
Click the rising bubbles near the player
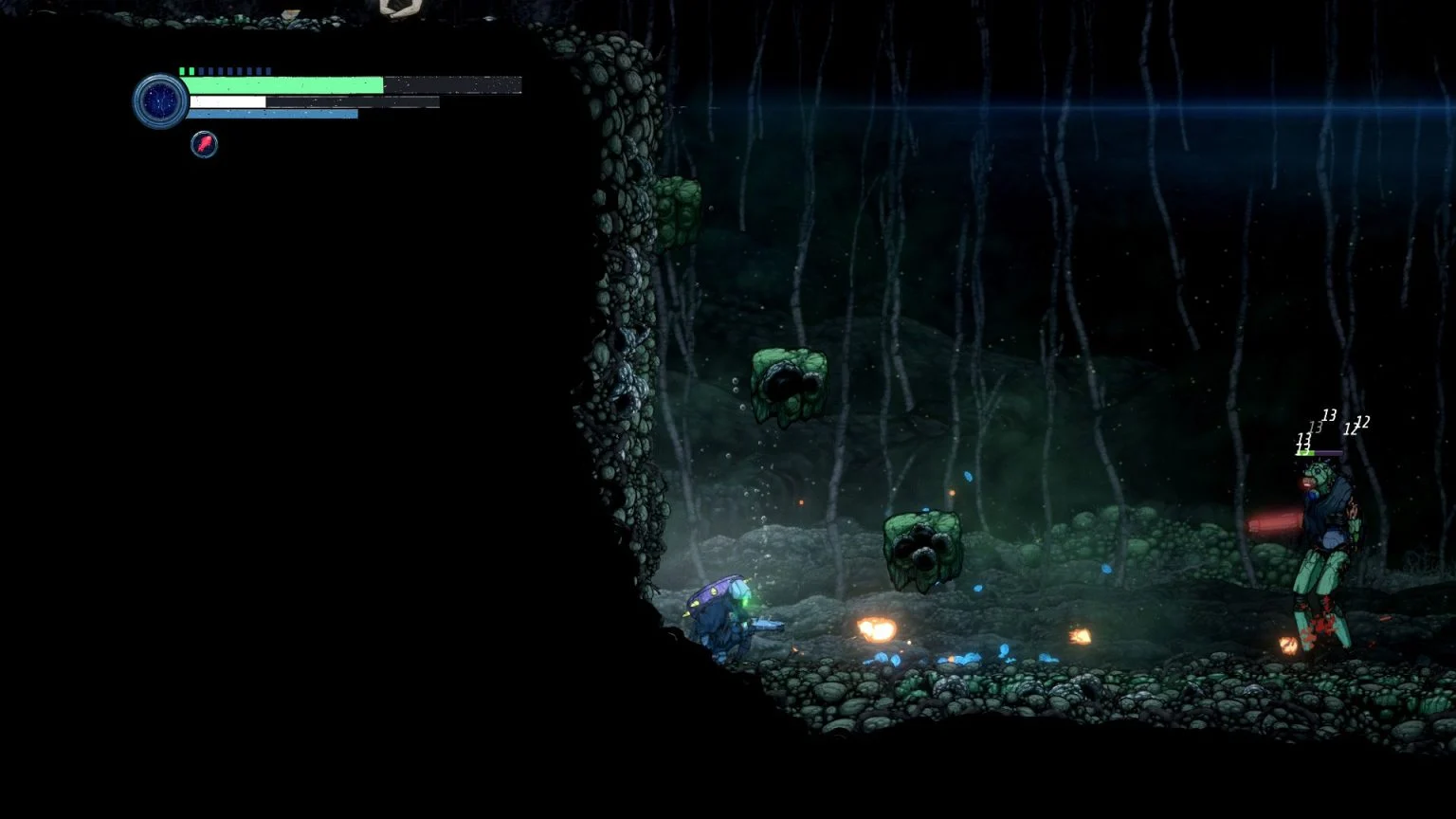pos(739,398)
